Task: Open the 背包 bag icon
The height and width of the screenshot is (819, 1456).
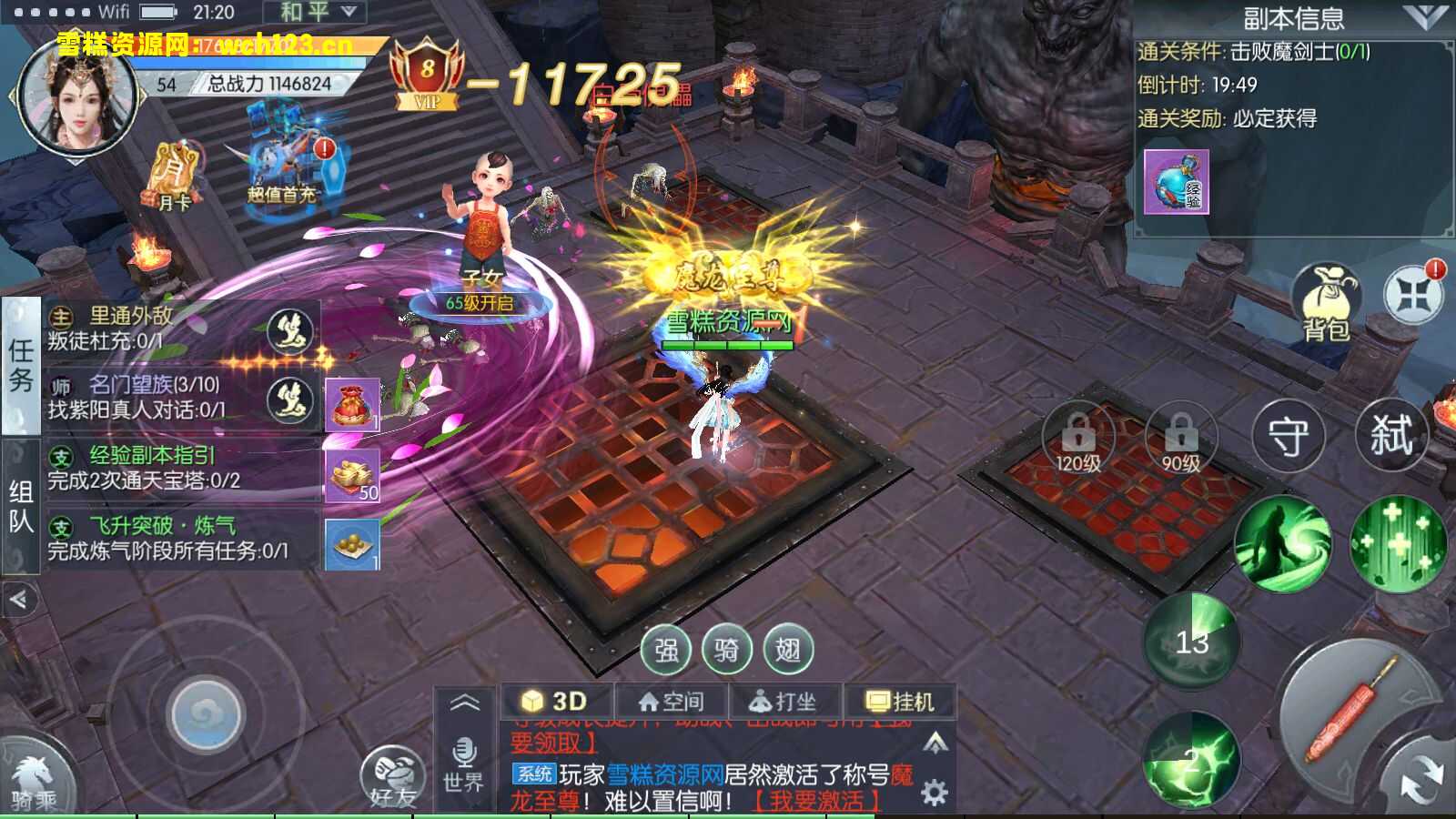Action: point(1325,302)
